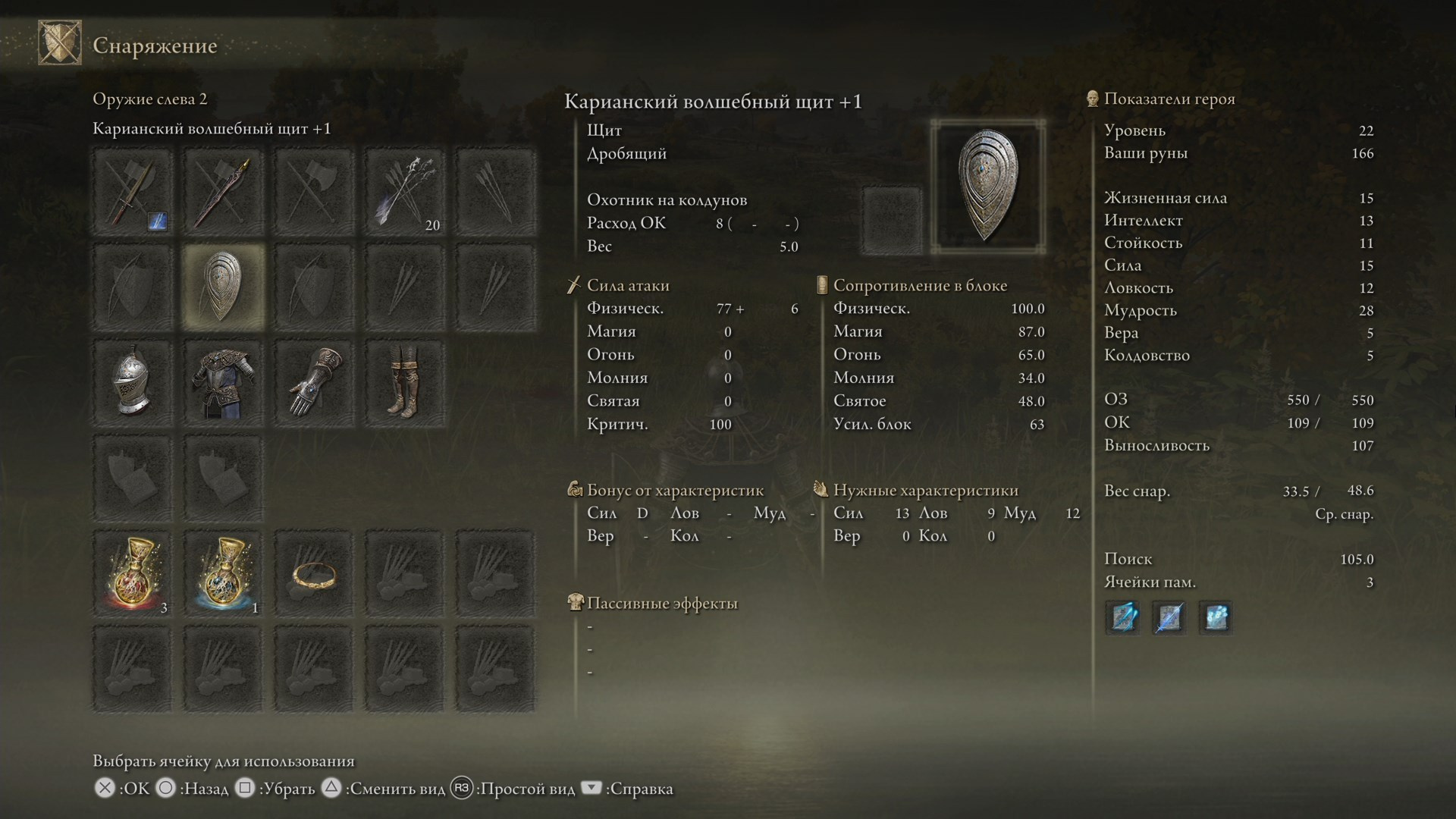
Task: Choose the gold ring quick item
Action: tap(314, 573)
